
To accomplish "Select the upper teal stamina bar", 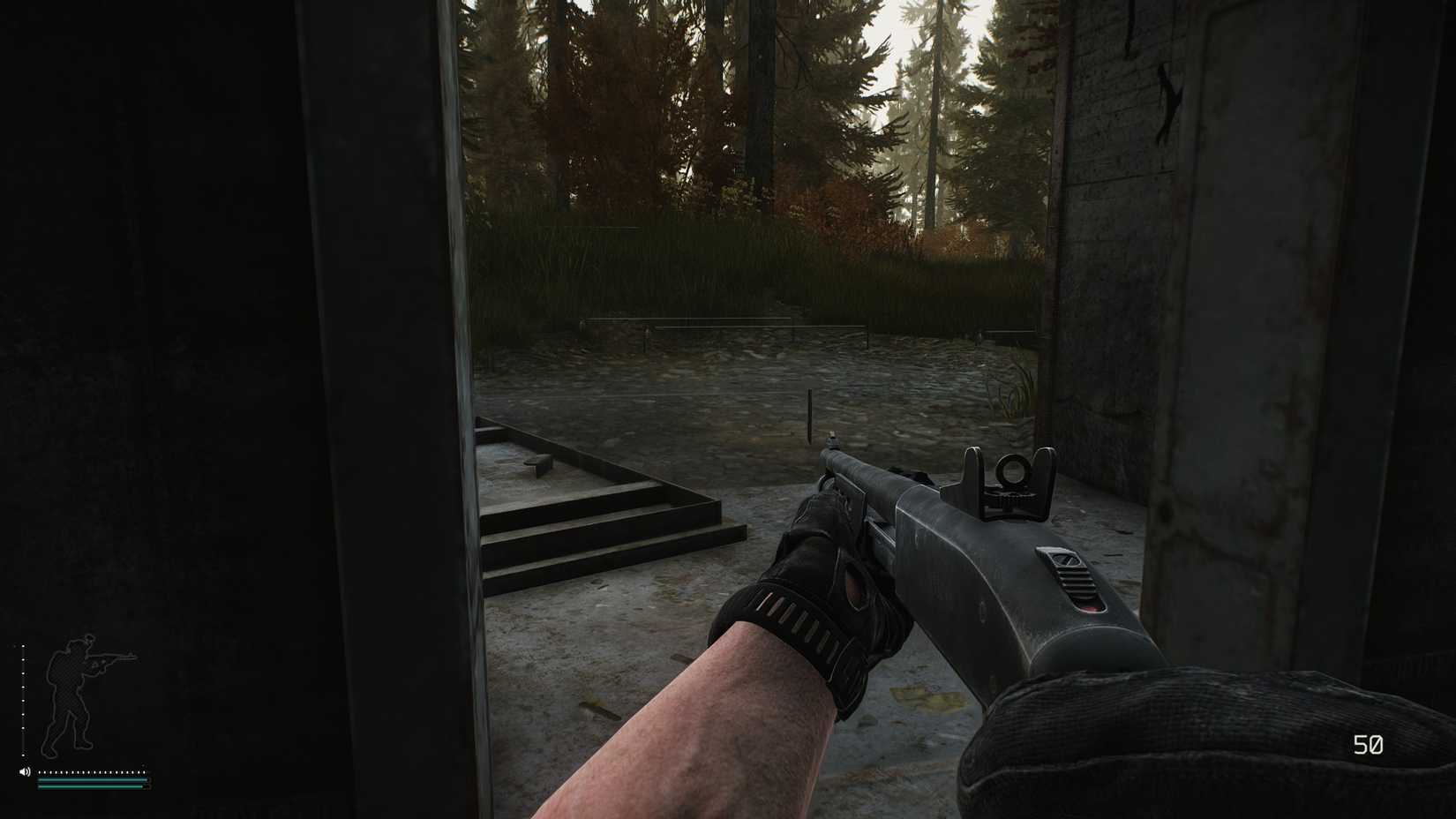I will [94, 780].
